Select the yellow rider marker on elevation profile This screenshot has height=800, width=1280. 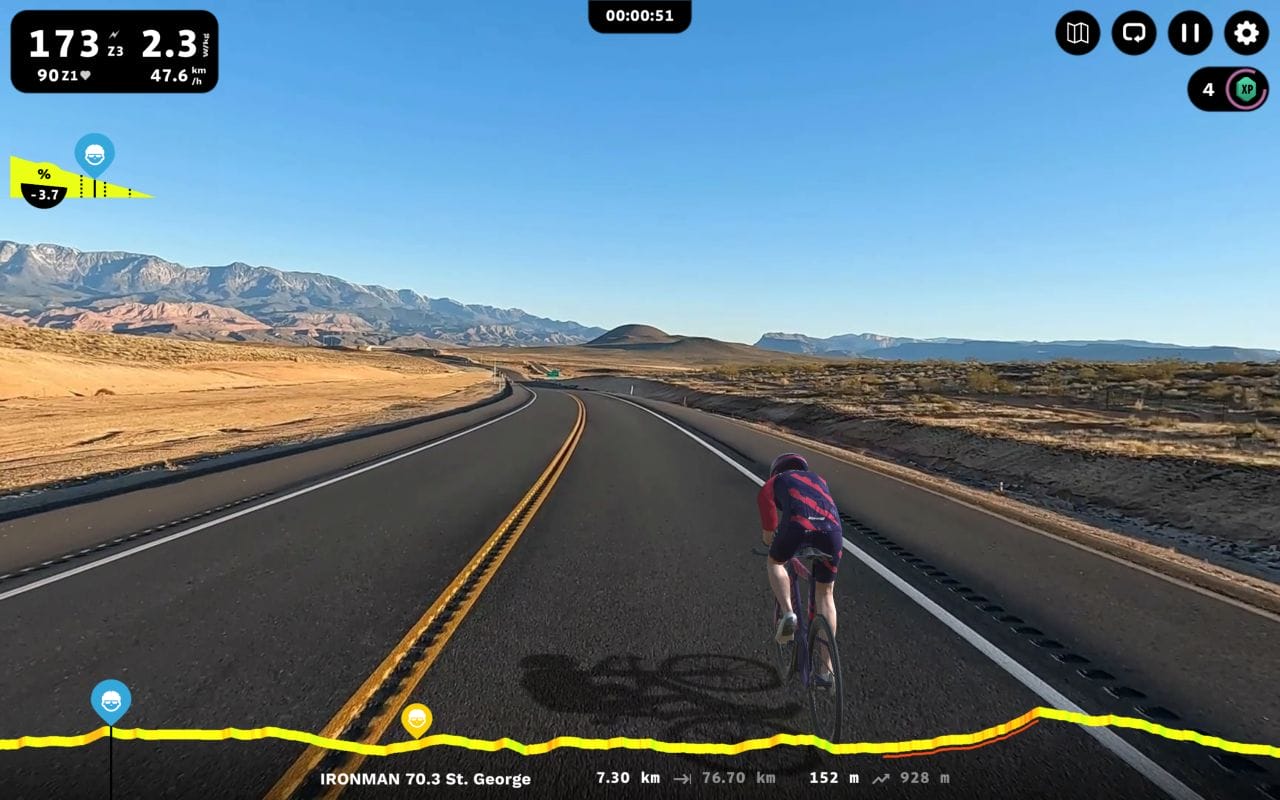(416, 718)
